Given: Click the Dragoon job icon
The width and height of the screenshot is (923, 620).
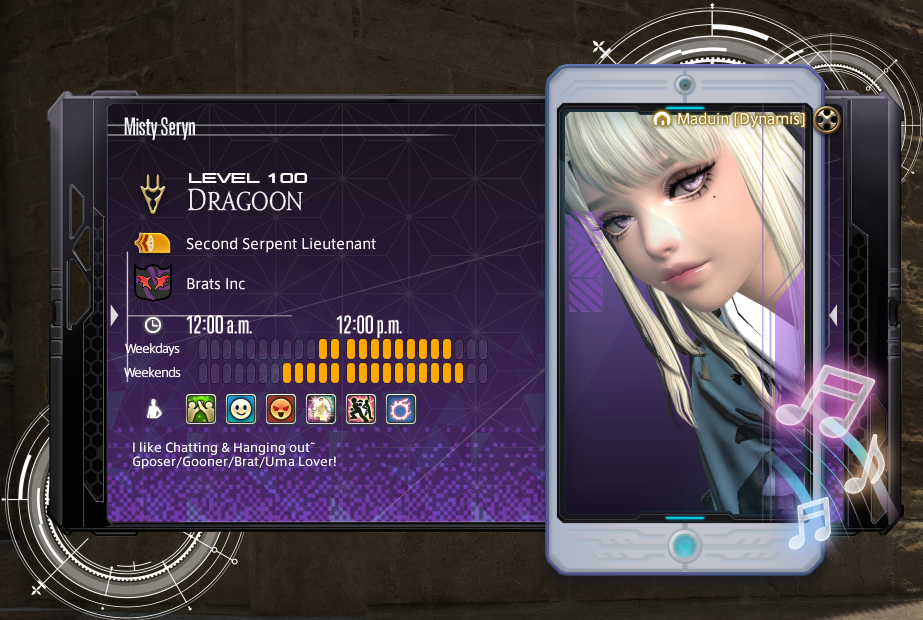Looking at the screenshot, I should pyautogui.click(x=153, y=194).
